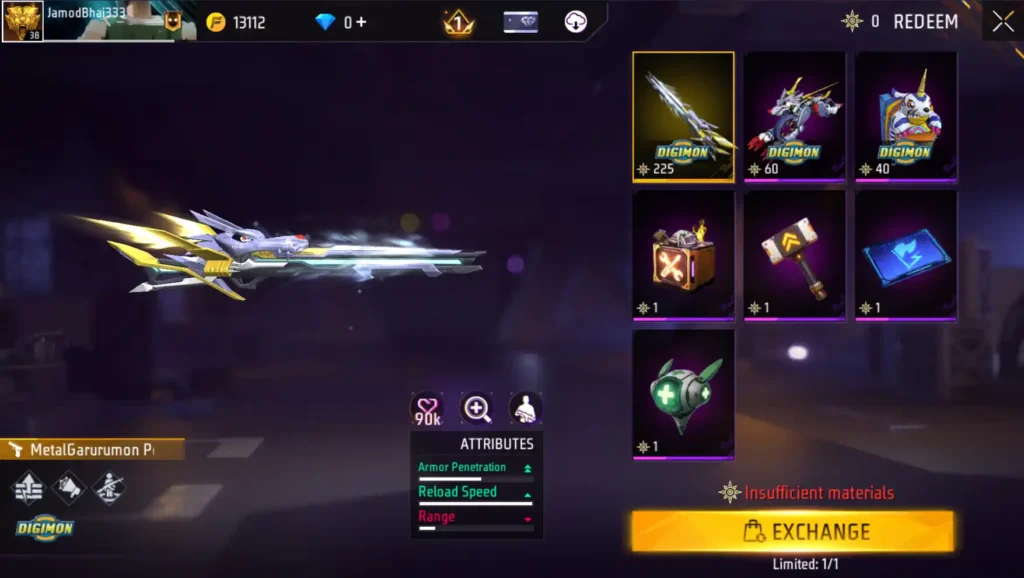
Task: Choose the hammer item reward
Action: (794, 256)
